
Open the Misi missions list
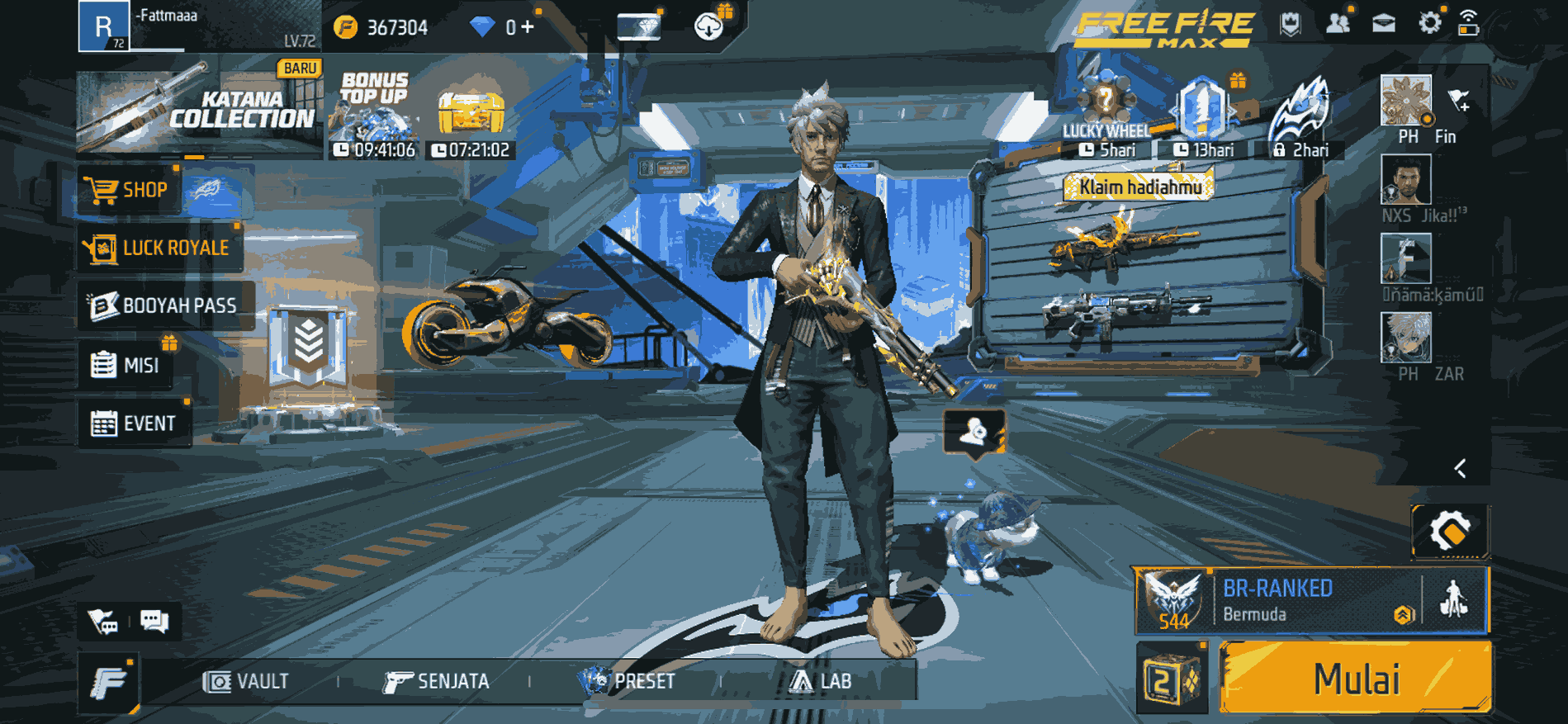pos(126,365)
